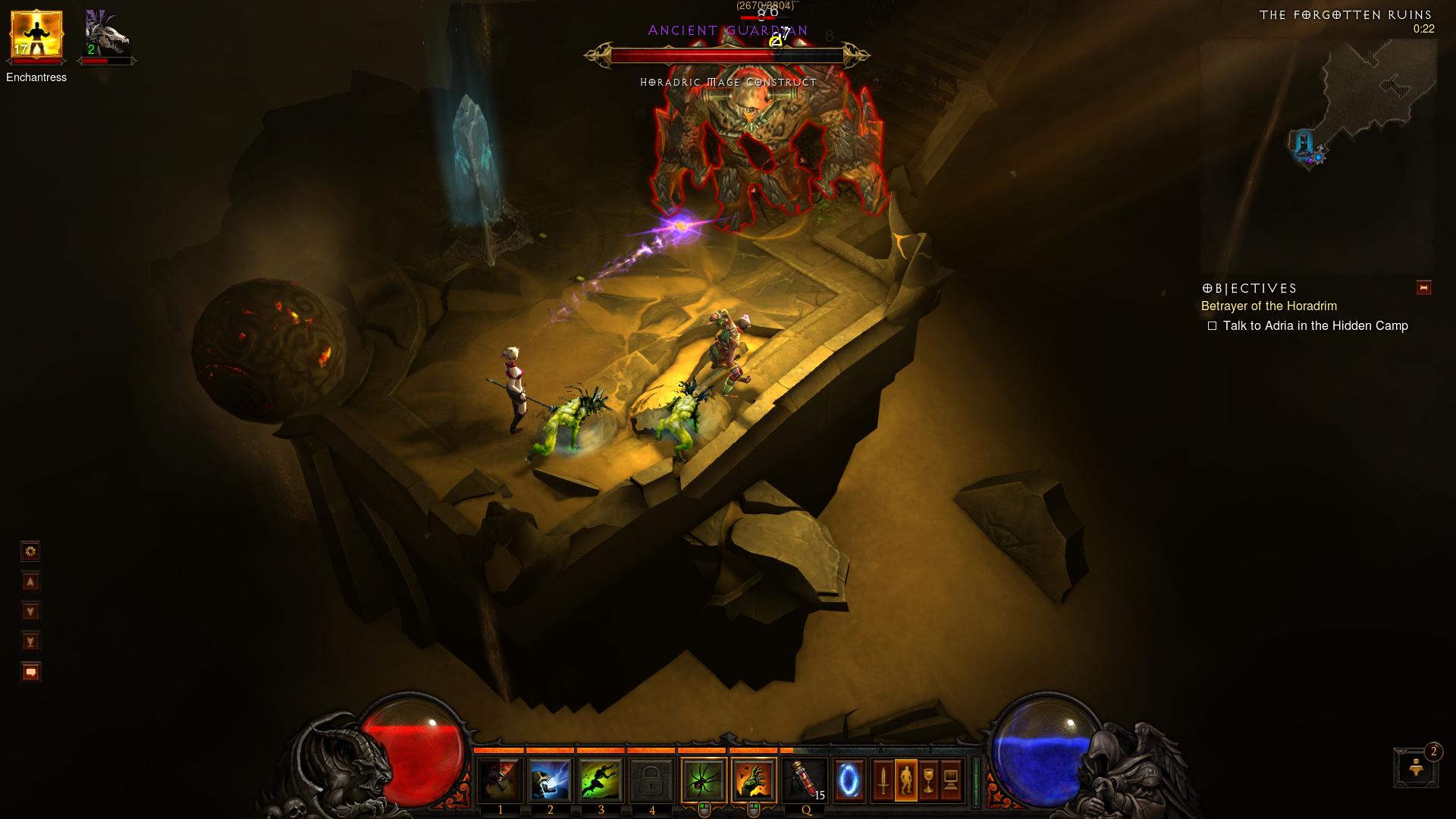Select the spider skill on left mouse
This screenshot has height=819, width=1456.
click(704, 780)
